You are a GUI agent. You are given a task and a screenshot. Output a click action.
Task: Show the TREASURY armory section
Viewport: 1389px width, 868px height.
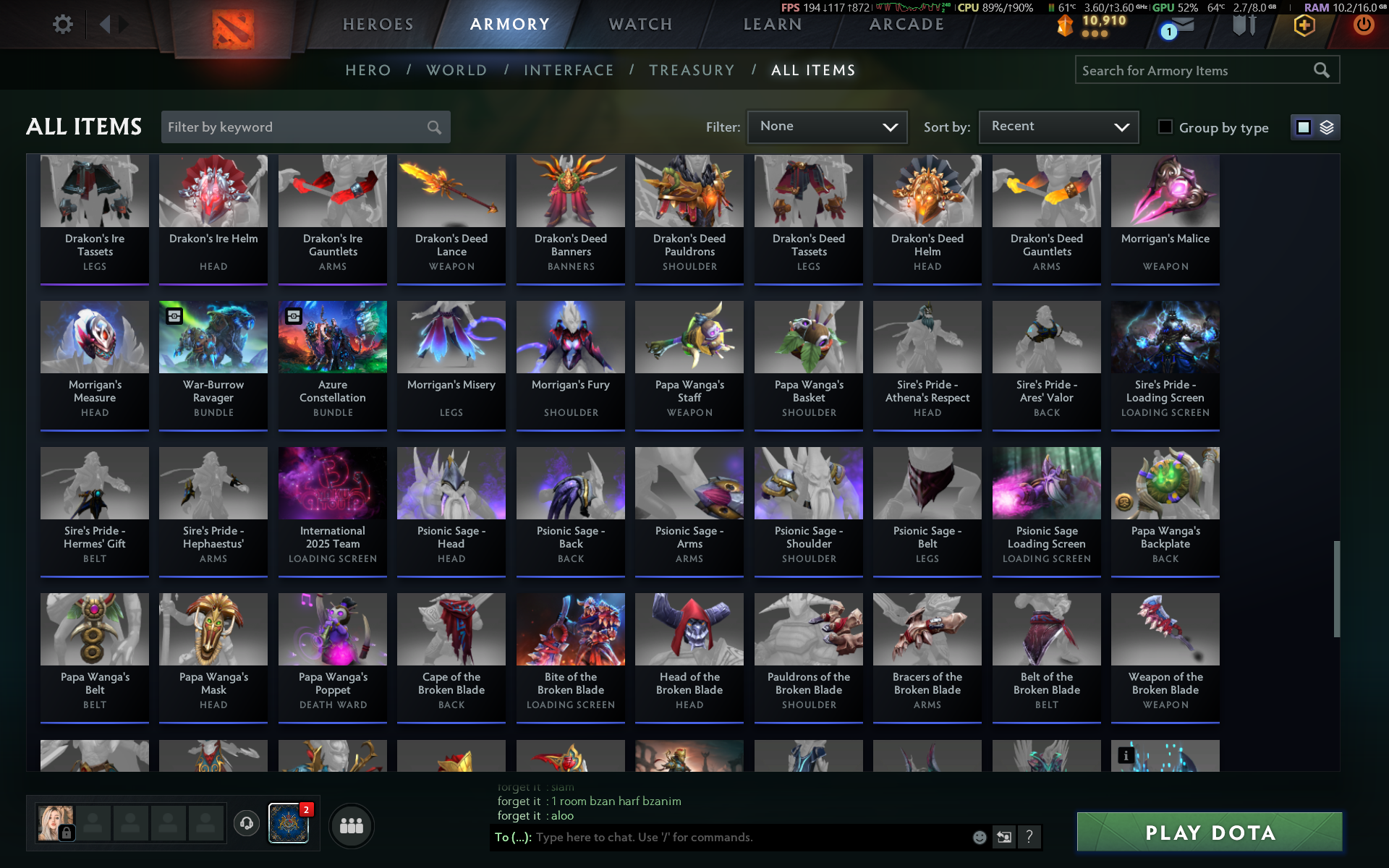click(x=692, y=70)
